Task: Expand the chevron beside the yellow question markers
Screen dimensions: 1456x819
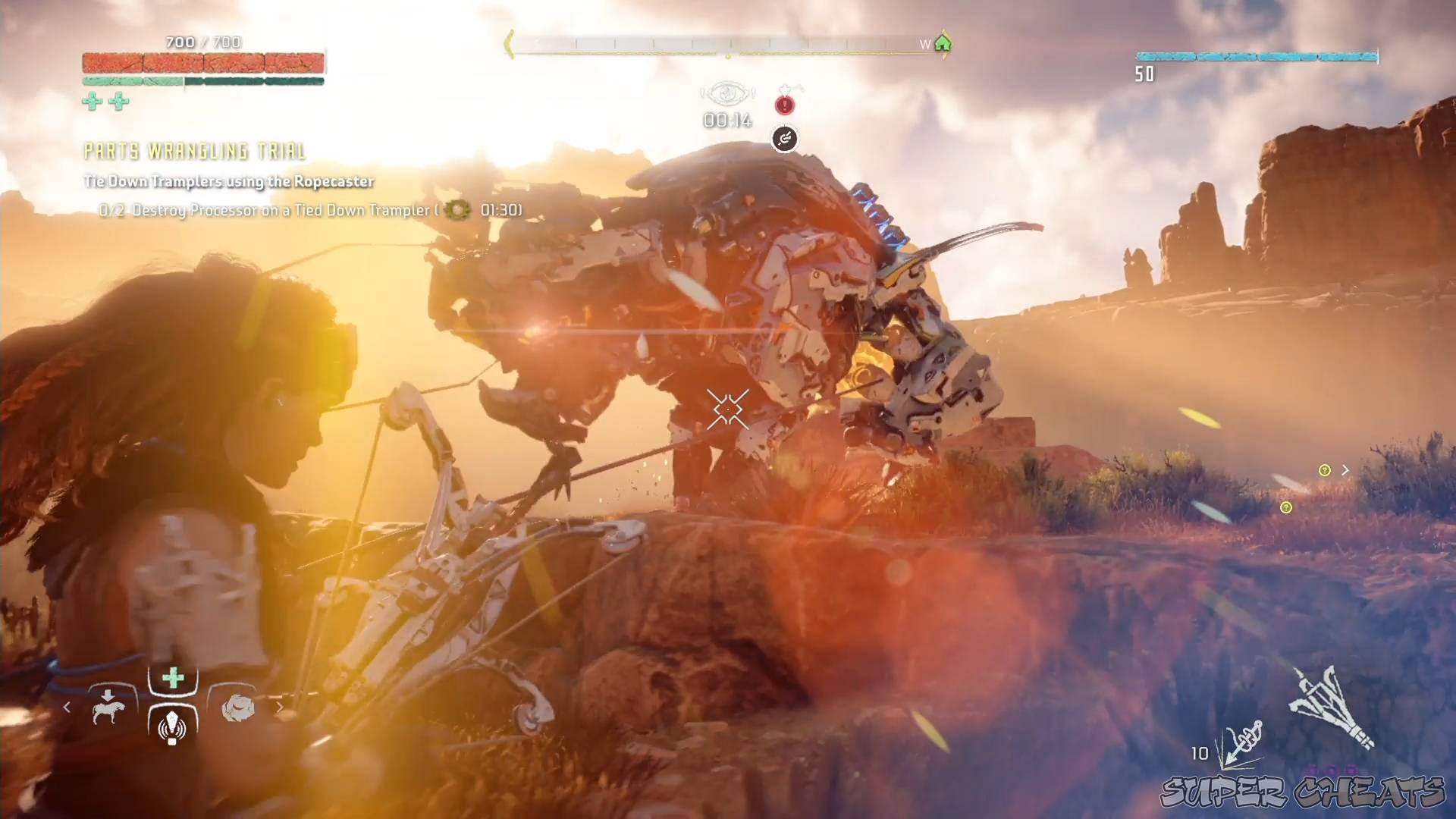Action: click(x=1346, y=469)
